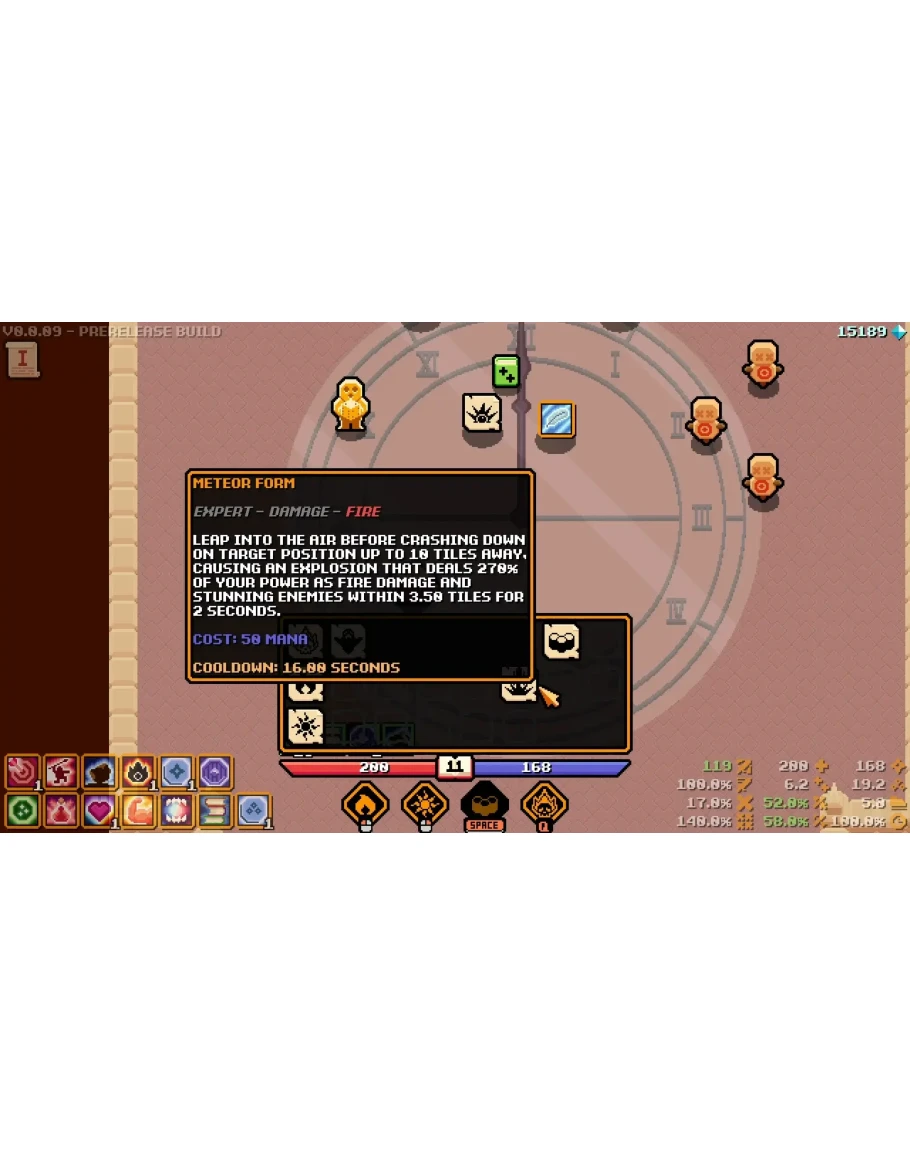Click the black flame perk icon
910x1155 pixels.
(x=138, y=772)
